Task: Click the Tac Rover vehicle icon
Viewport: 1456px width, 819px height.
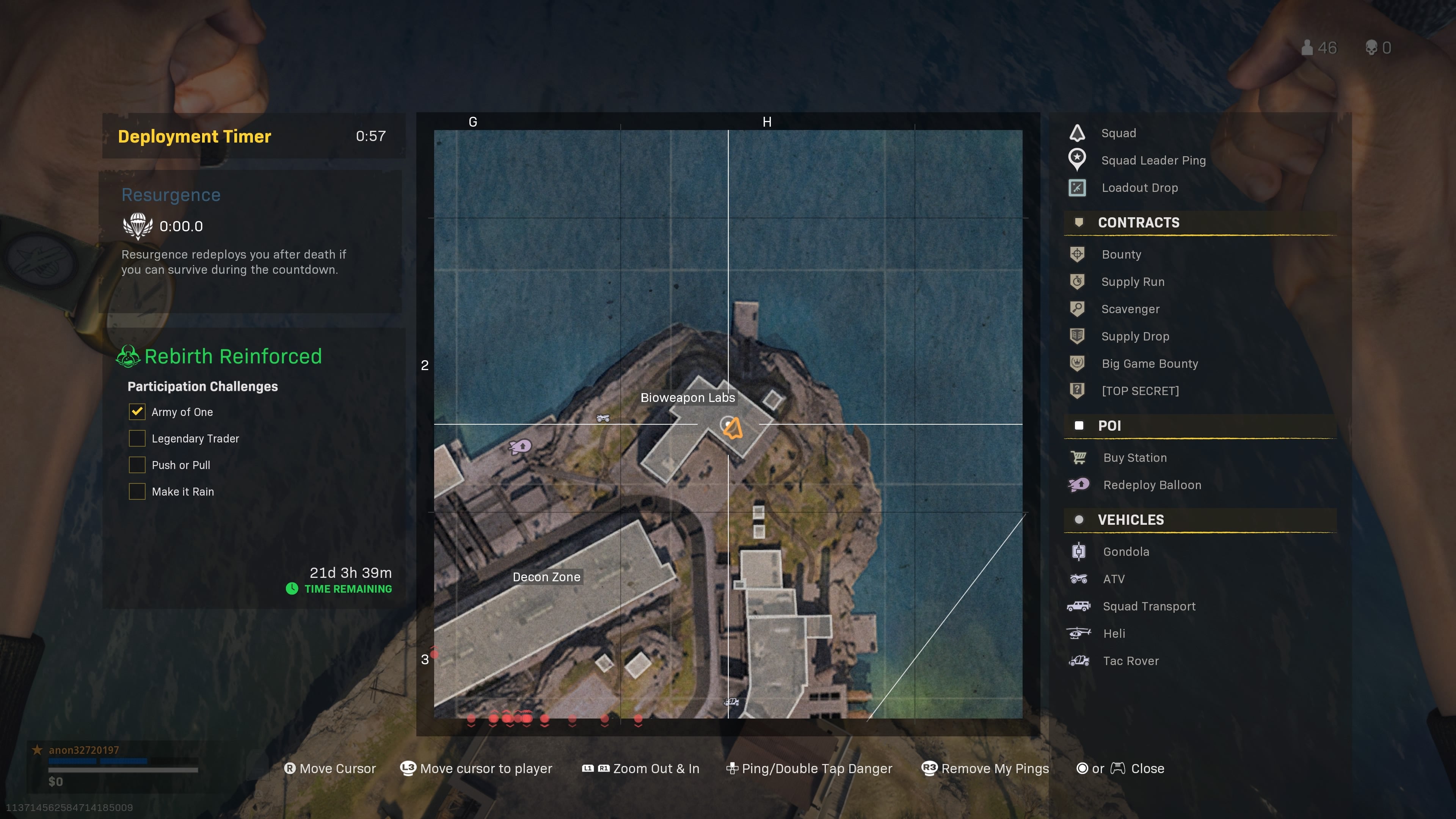Action: [1079, 660]
